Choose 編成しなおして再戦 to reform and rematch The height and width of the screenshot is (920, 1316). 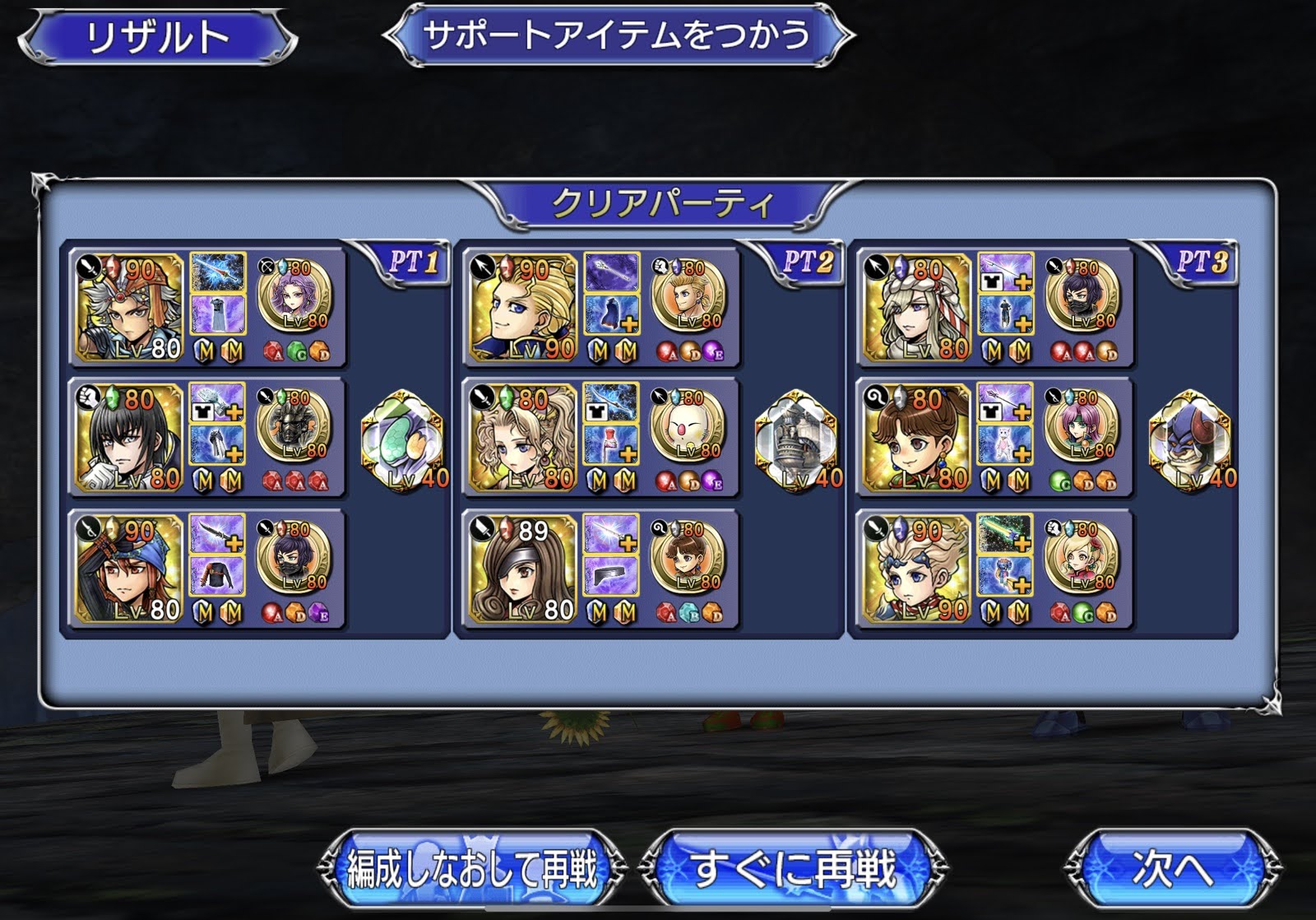[471, 867]
